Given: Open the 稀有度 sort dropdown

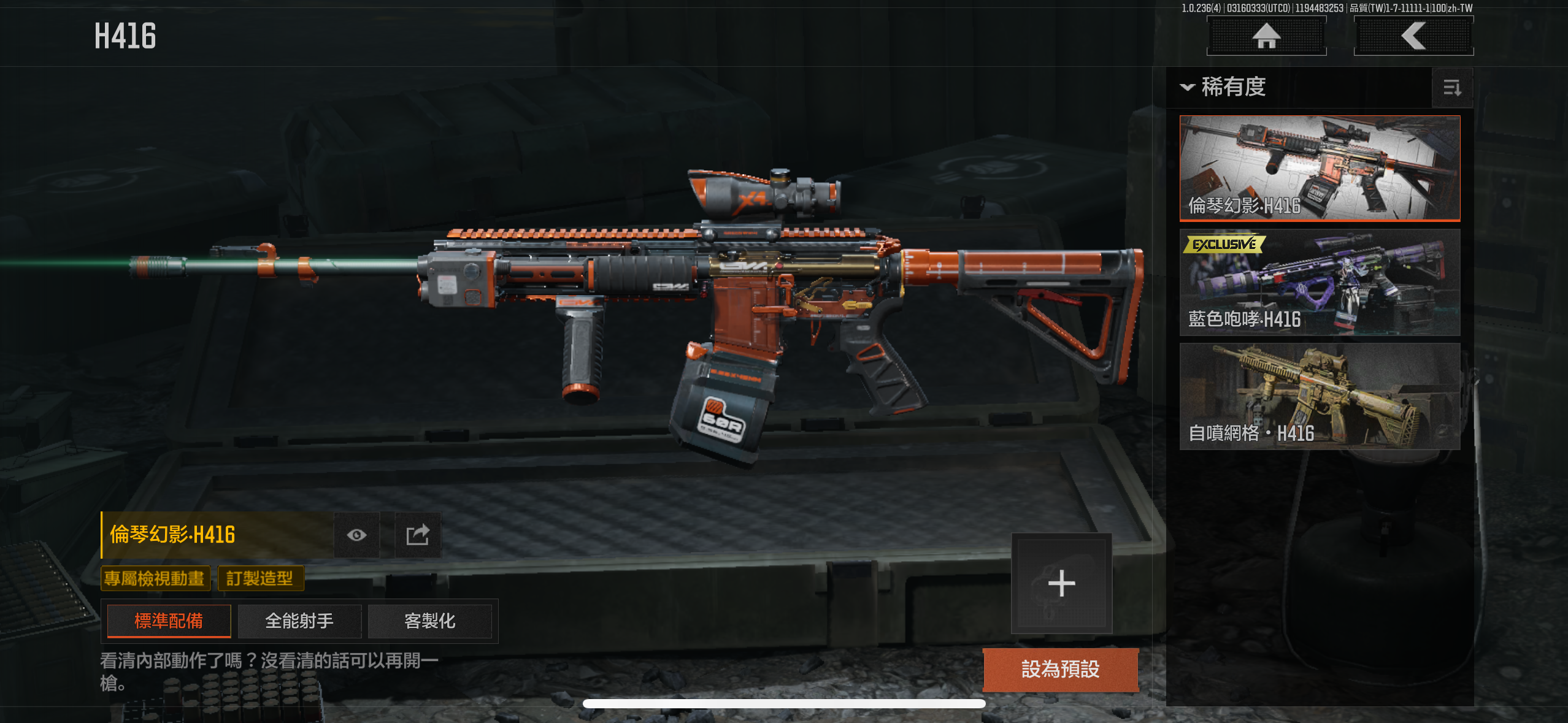Looking at the screenshot, I should click(1223, 87).
